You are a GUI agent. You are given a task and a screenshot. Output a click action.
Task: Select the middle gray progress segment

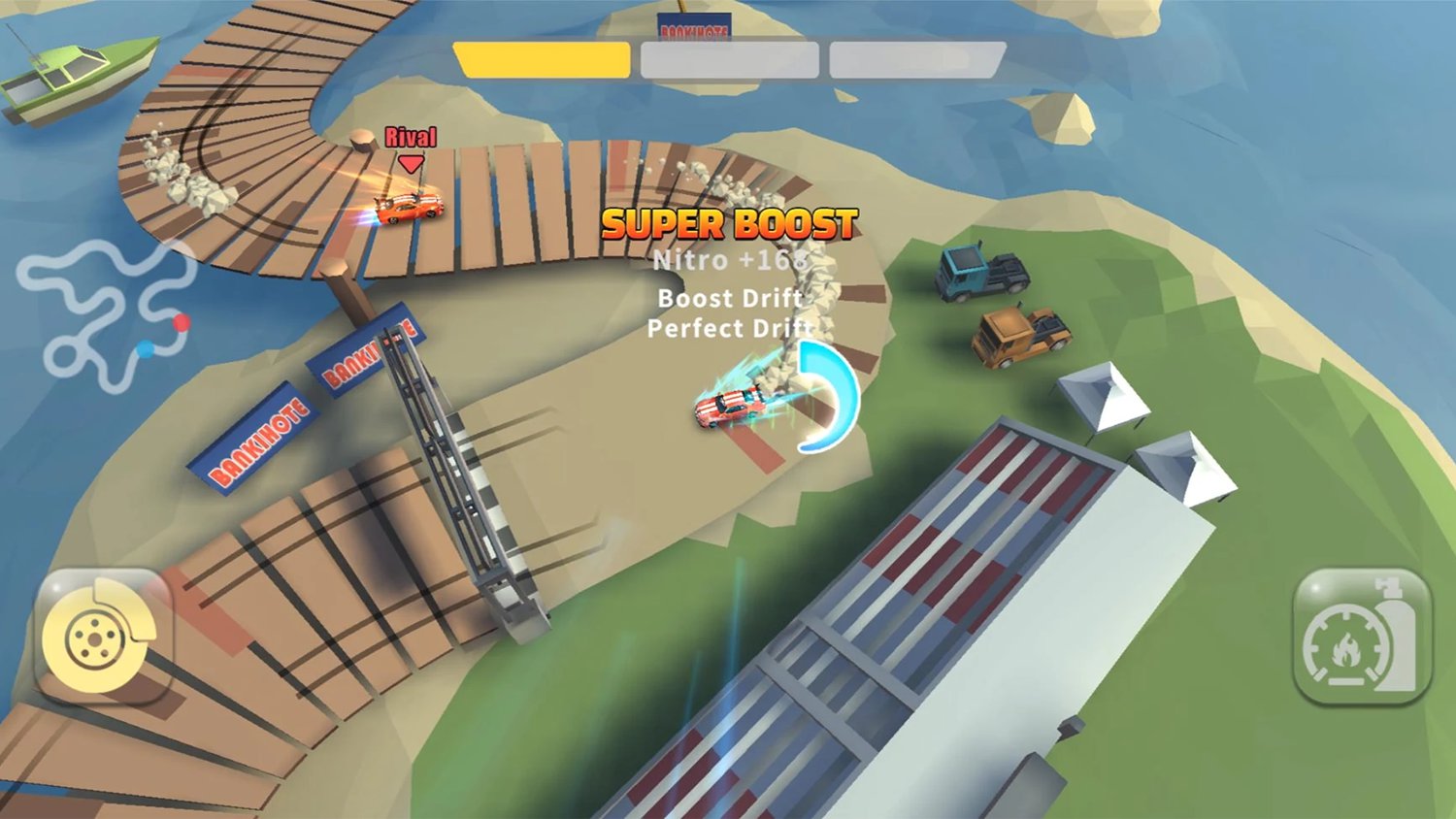coord(728,59)
